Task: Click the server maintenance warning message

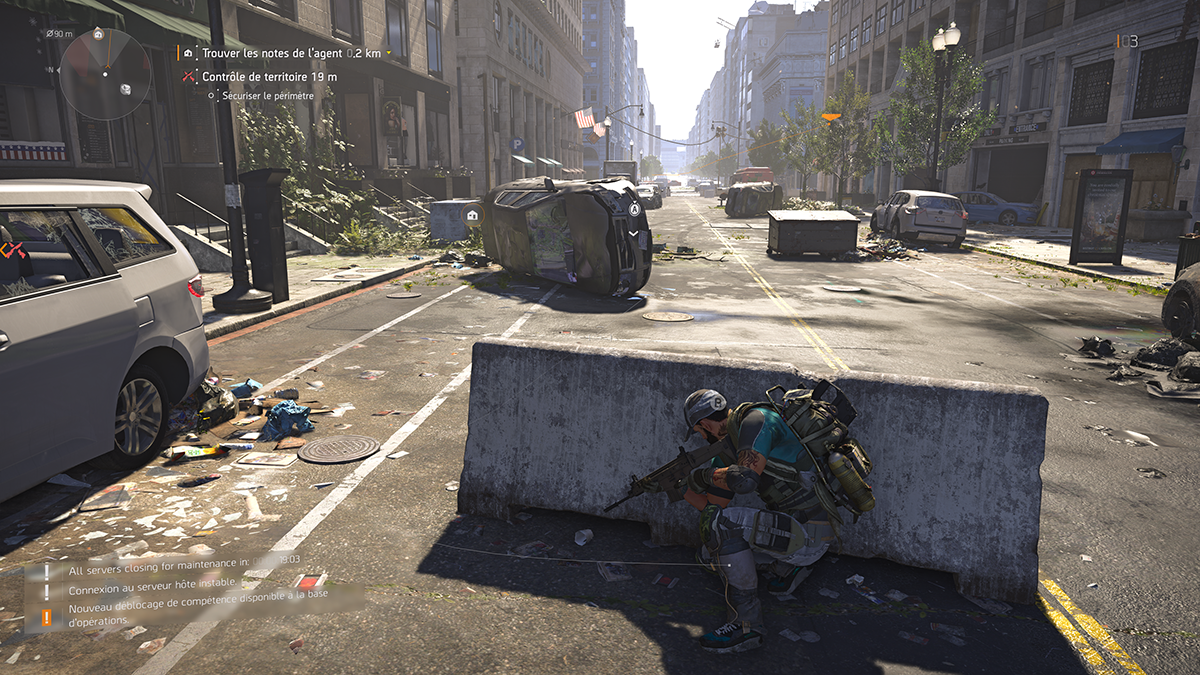Action: [160, 570]
